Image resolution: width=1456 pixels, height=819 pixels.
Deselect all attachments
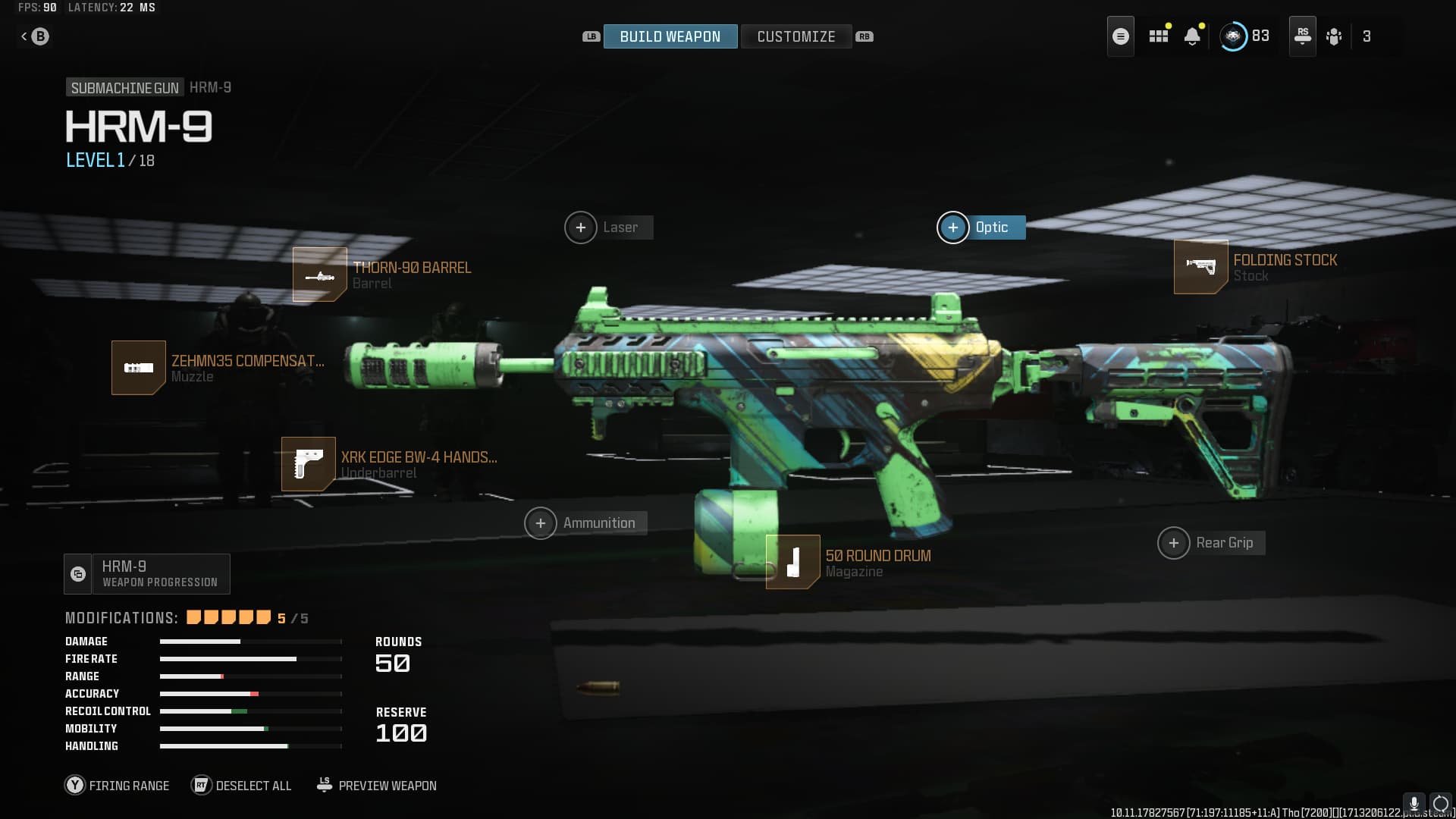(241, 786)
